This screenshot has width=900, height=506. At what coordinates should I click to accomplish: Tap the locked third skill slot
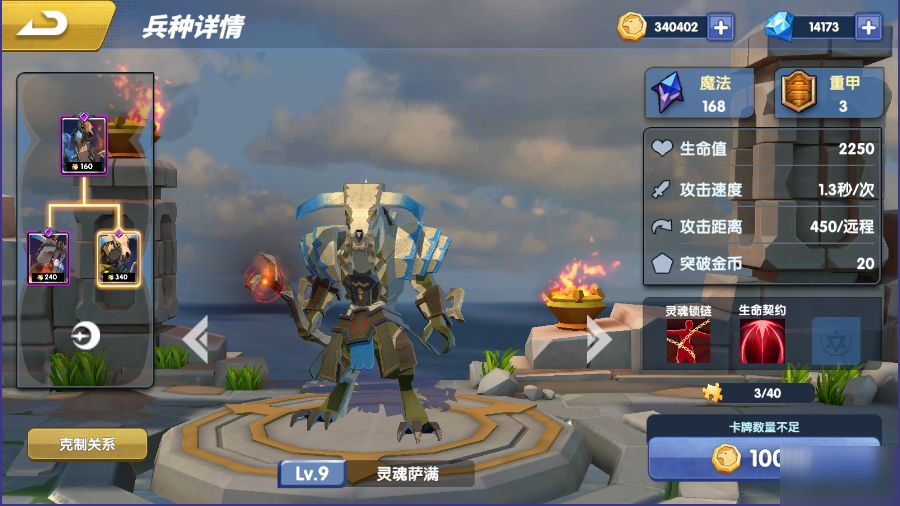836,341
